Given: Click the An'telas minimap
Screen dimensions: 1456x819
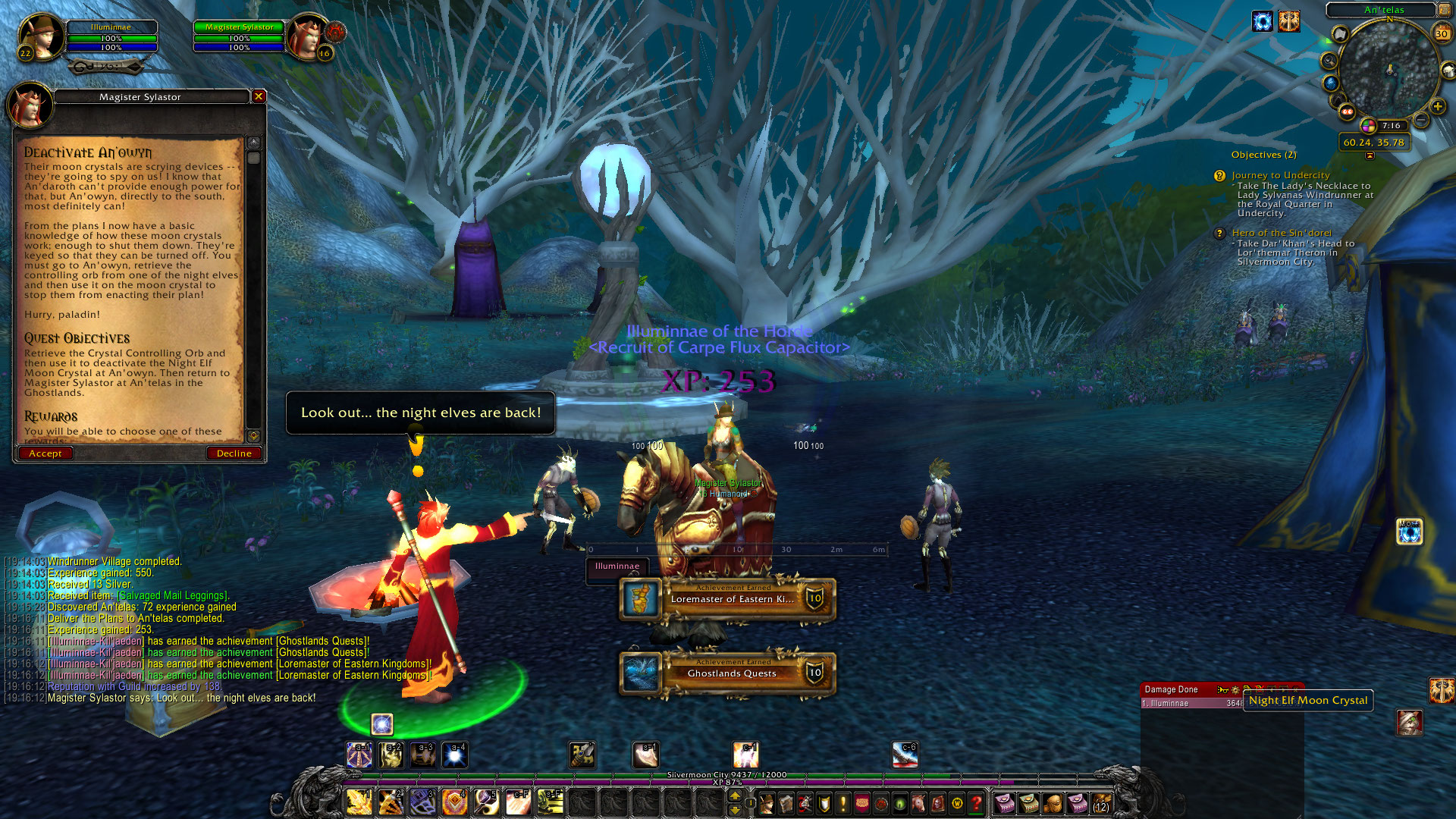Looking at the screenshot, I should point(1389,71).
